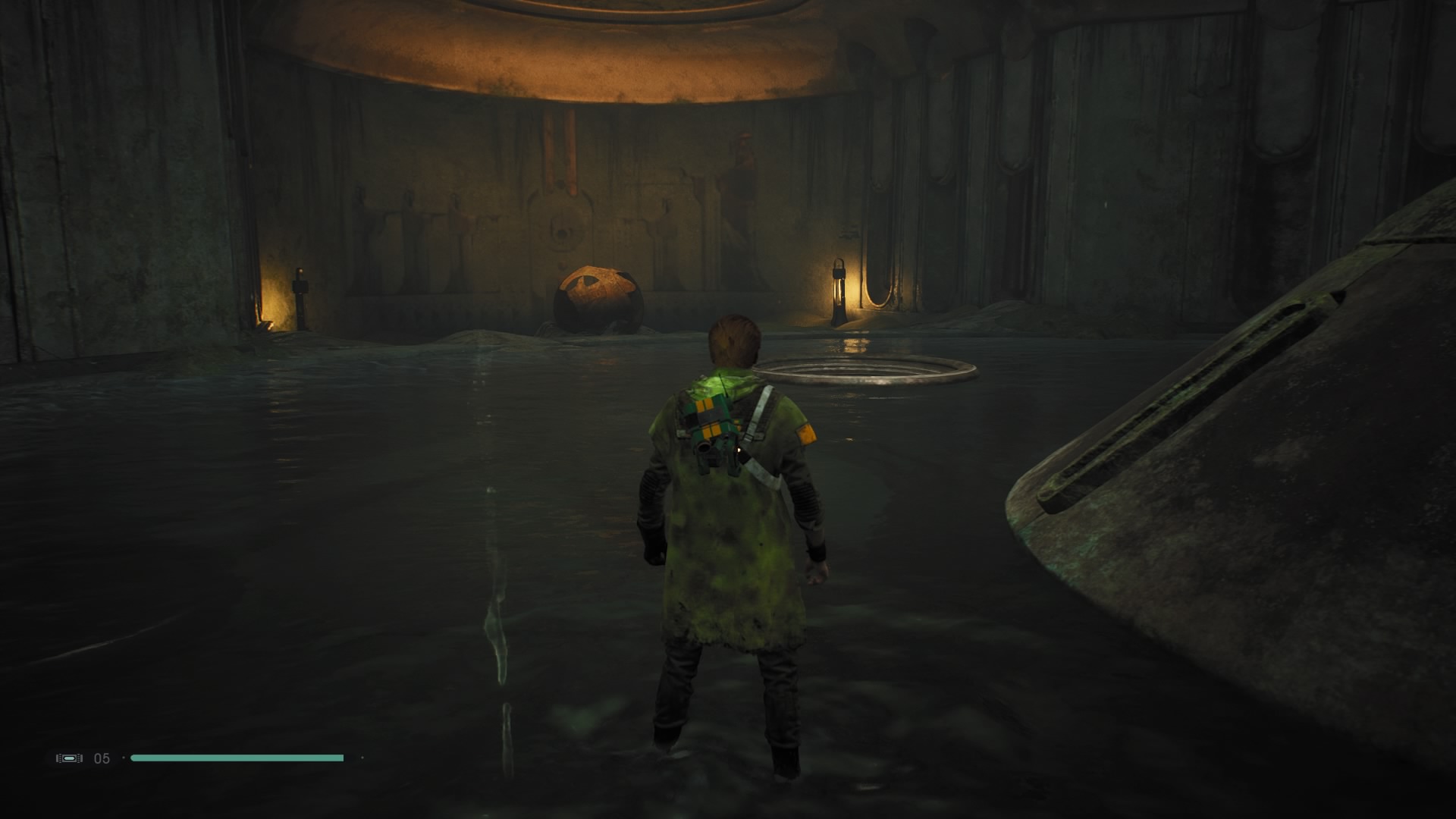
Task: Select the stim canister icon
Action: pos(69,758)
